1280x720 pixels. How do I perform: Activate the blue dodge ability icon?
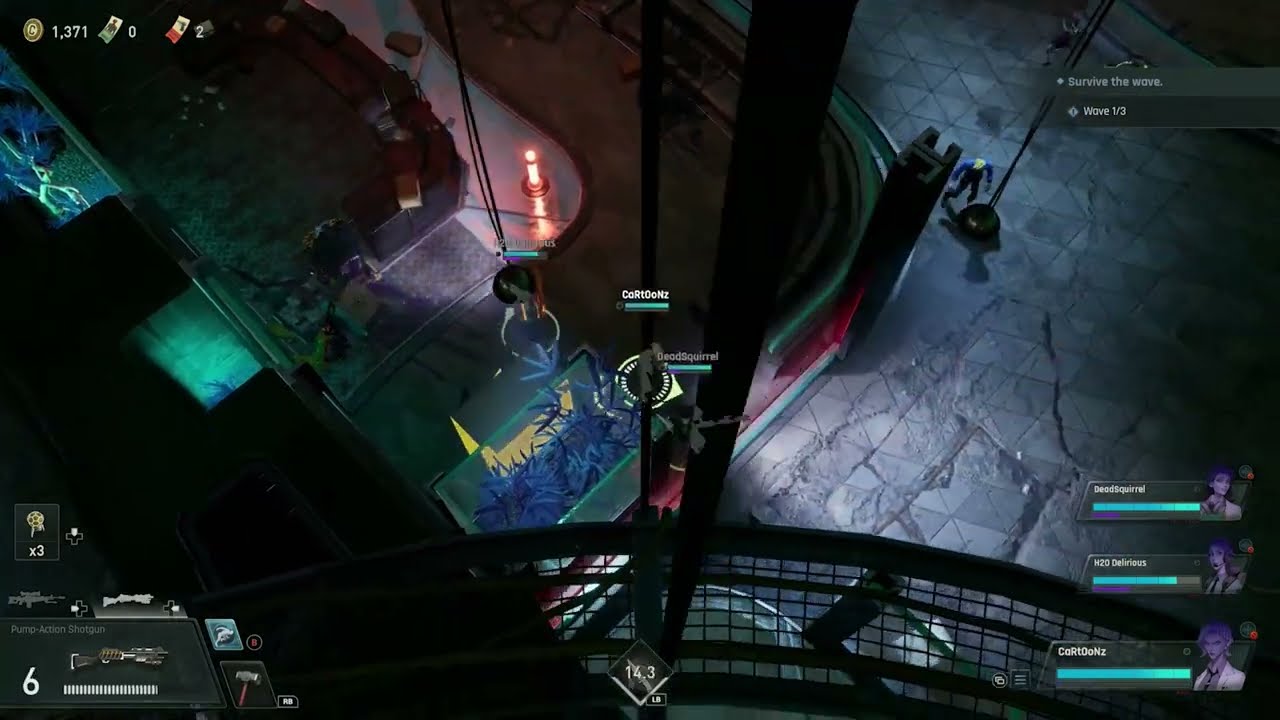pos(224,635)
